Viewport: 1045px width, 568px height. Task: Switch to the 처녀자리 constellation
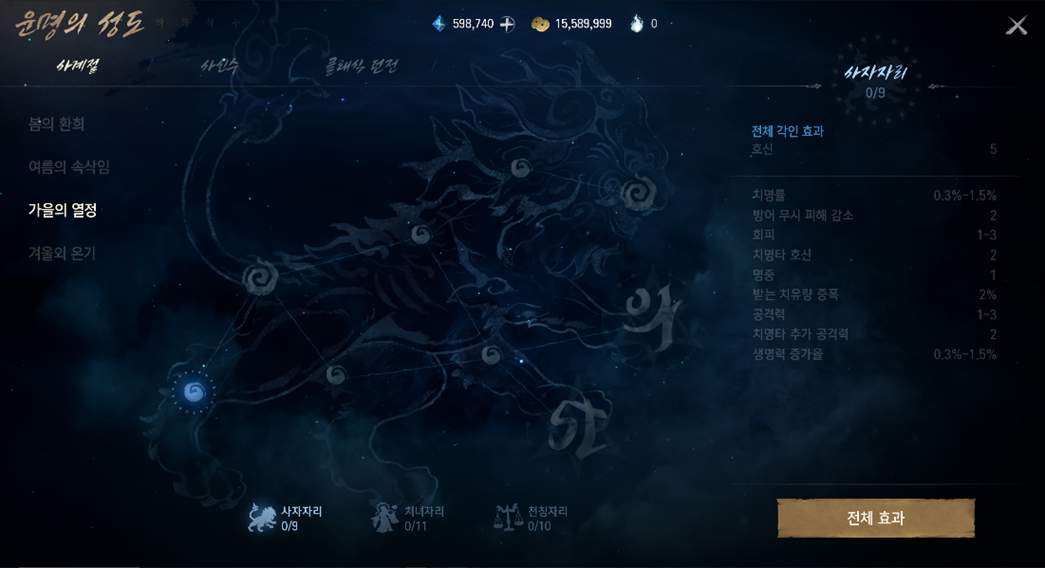pos(409,518)
